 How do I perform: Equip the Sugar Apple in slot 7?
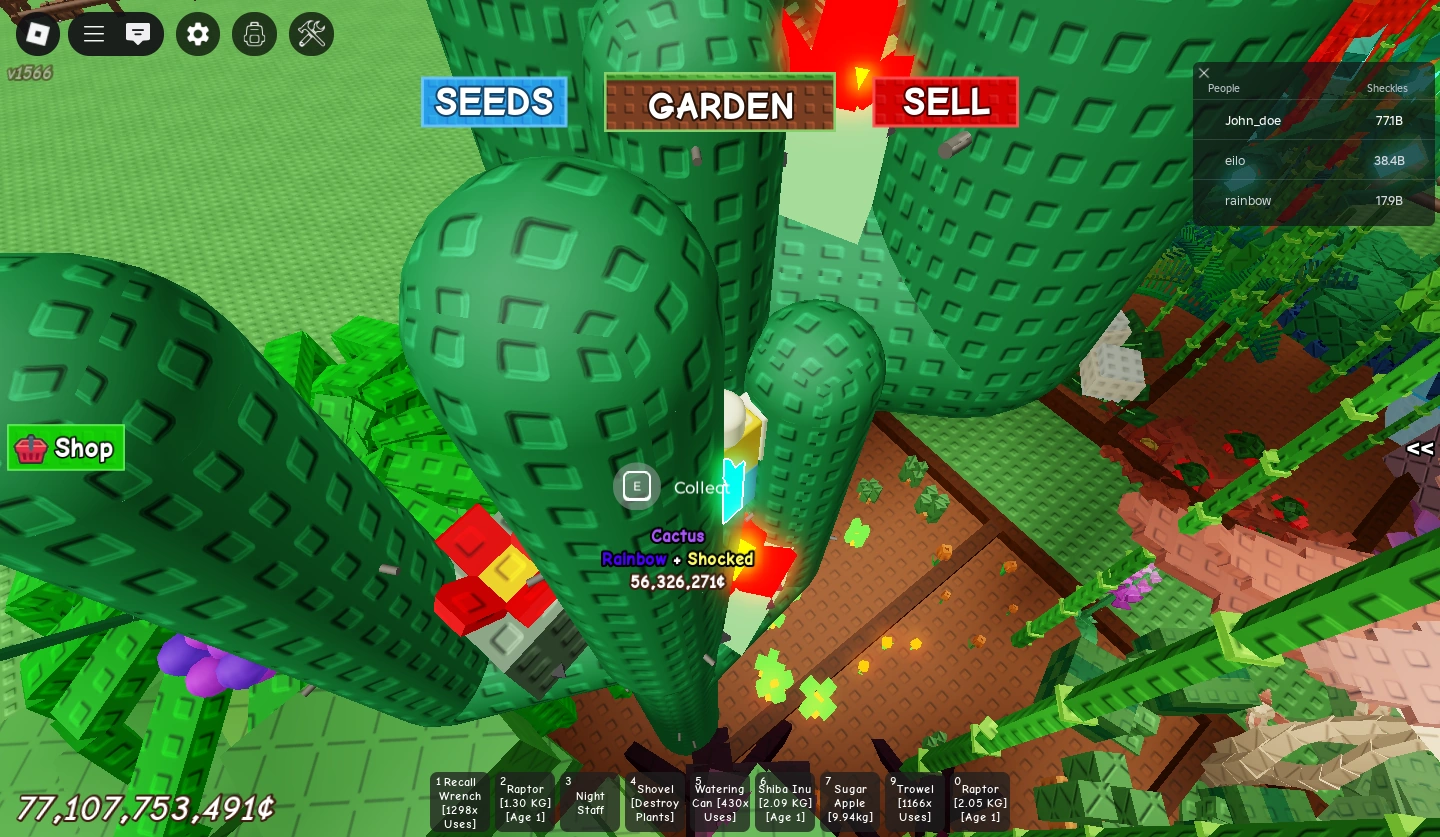point(849,800)
